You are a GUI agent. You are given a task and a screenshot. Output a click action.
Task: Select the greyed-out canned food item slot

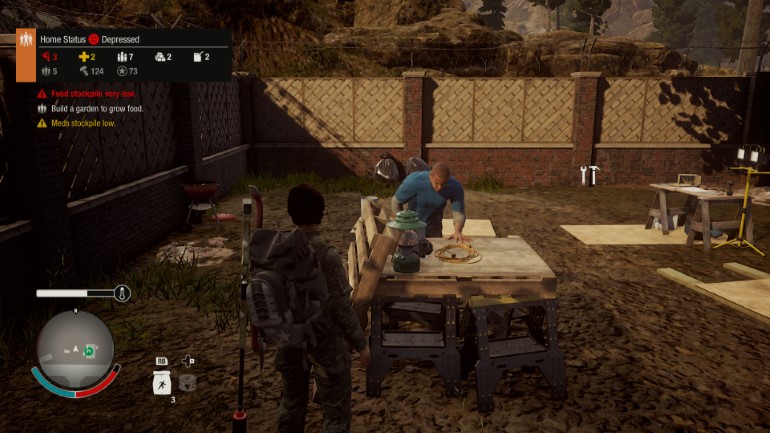188,382
